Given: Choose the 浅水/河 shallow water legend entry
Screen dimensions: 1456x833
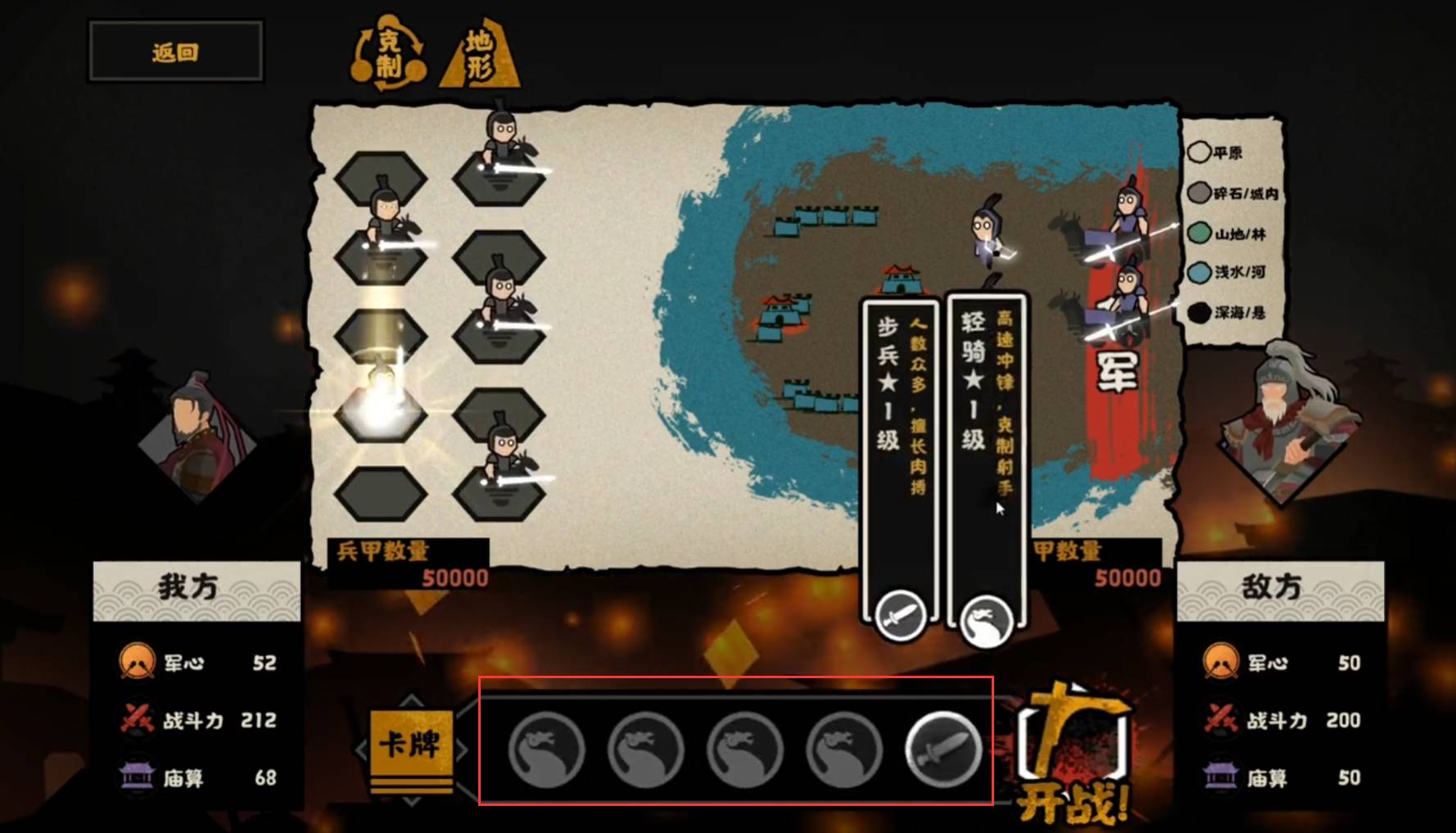Looking at the screenshot, I should [x=1227, y=272].
